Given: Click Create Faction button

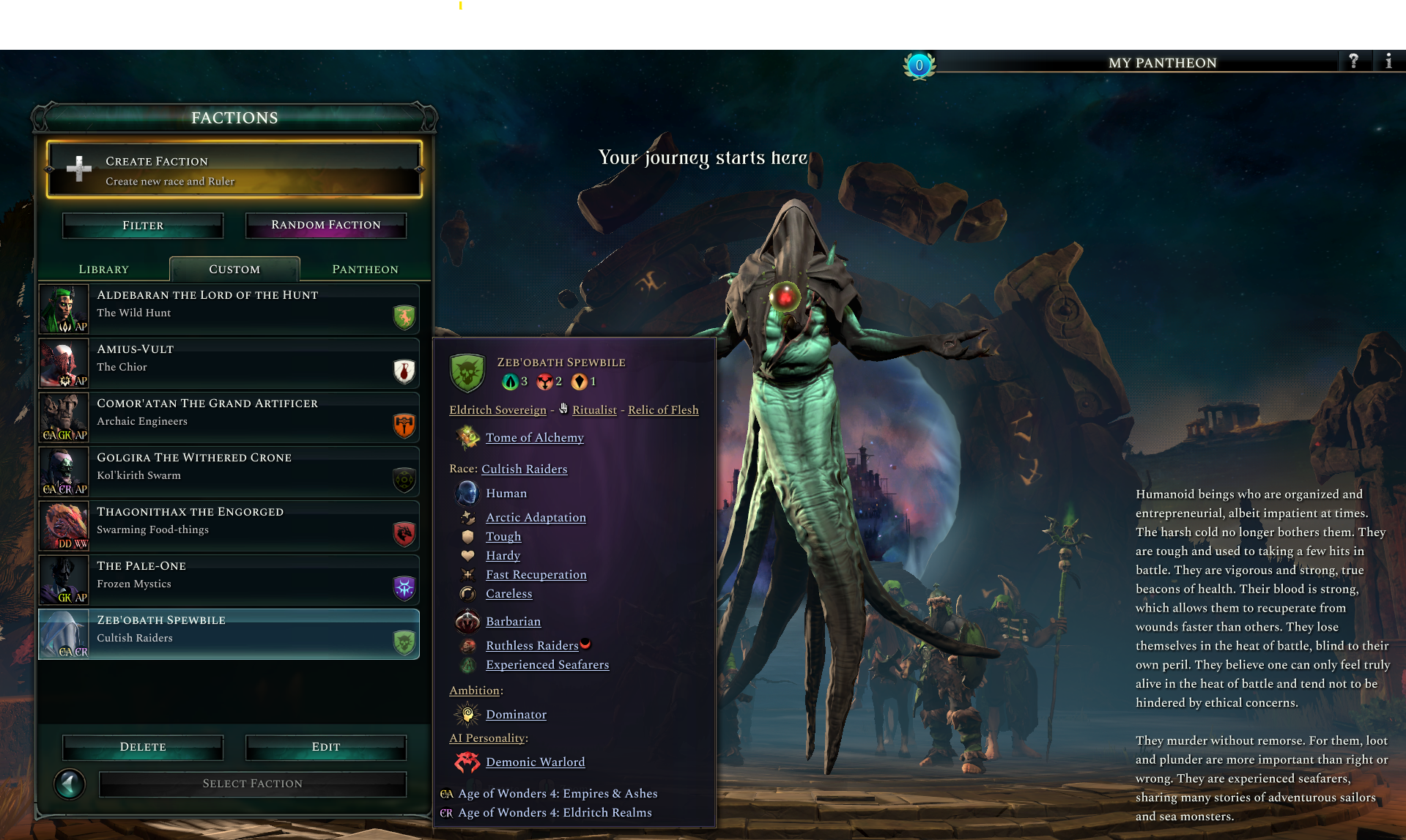Looking at the screenshot, I should pyautogui.click(x=234, y=170).
